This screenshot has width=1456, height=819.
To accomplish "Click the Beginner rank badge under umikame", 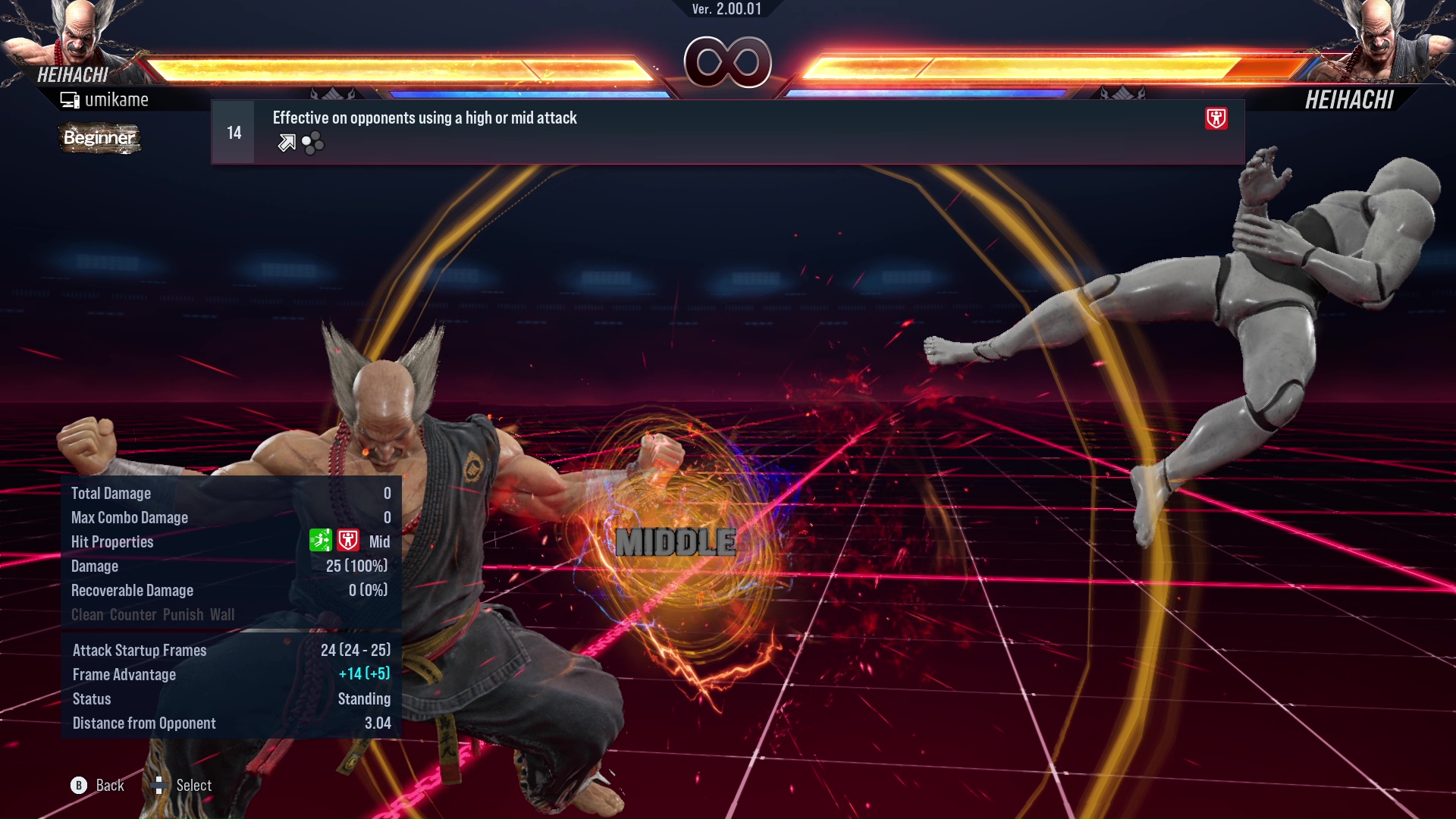I will click(99, 138).
